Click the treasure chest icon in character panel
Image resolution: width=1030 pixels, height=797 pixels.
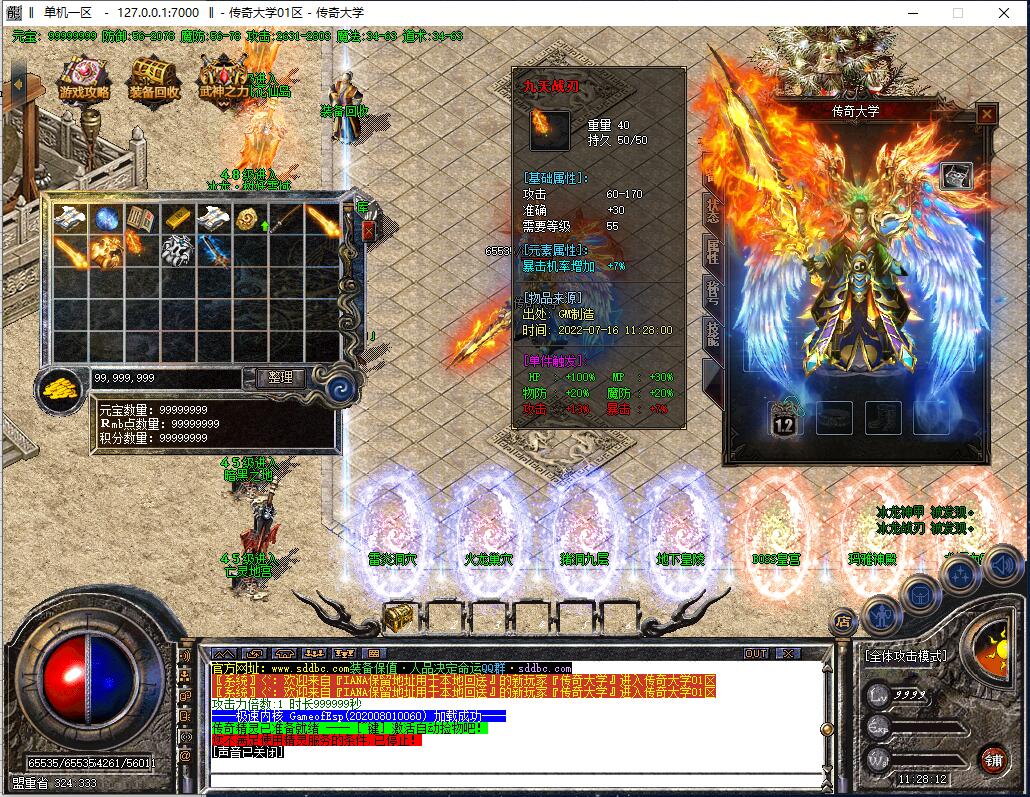956,175
